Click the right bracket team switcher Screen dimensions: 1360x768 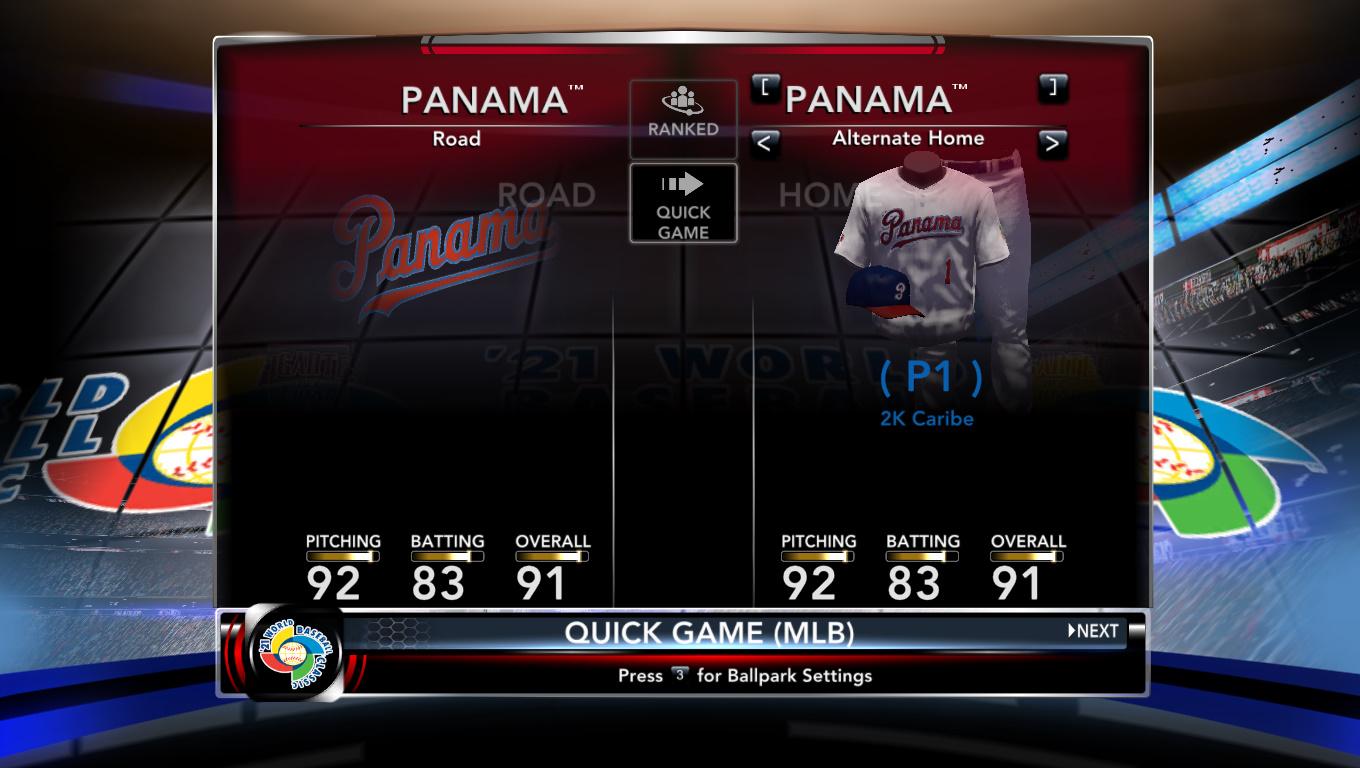tap(1053, 88)
